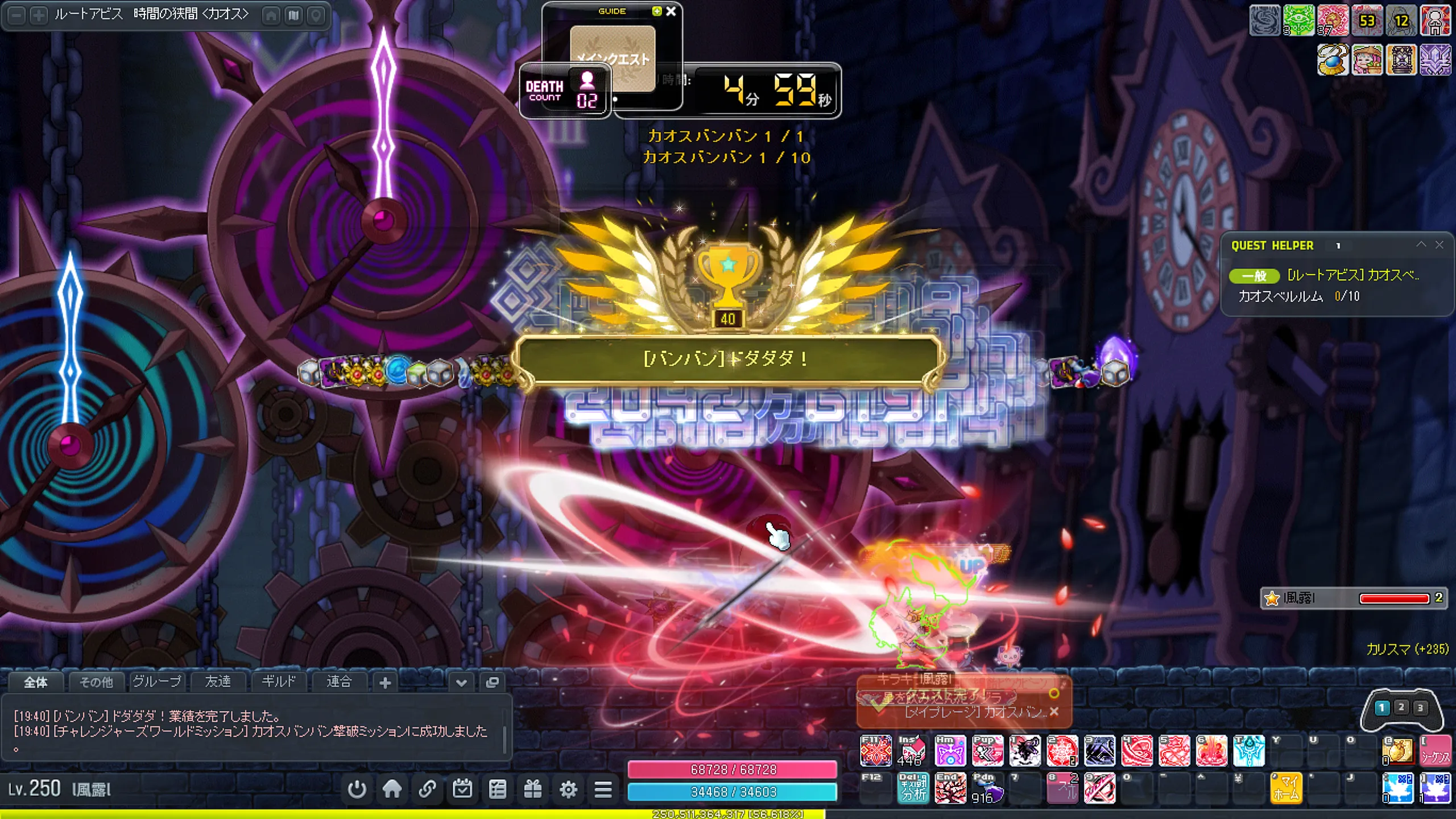Expand the minimap with plus button
Image resolution: width=1456 pixels, height=819 pixels.
(38, 15)
